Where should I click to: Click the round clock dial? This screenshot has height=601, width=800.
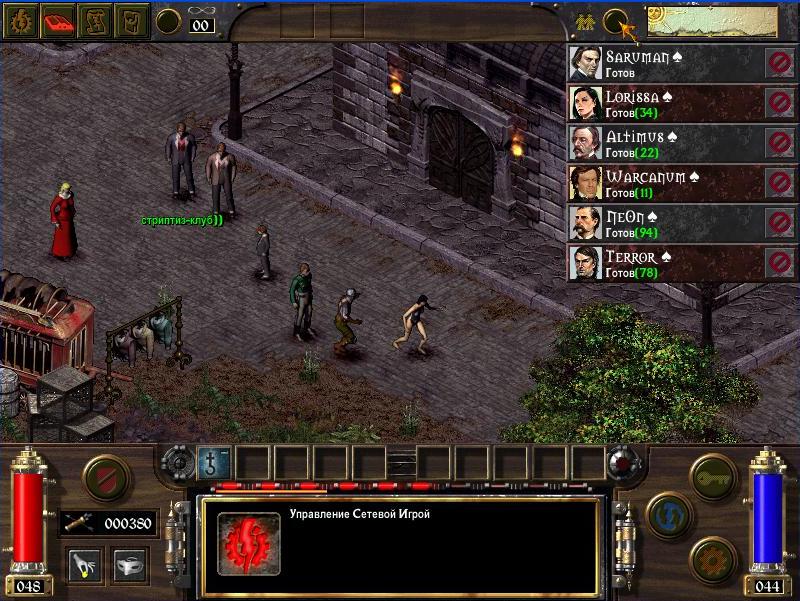coord(168,21)
